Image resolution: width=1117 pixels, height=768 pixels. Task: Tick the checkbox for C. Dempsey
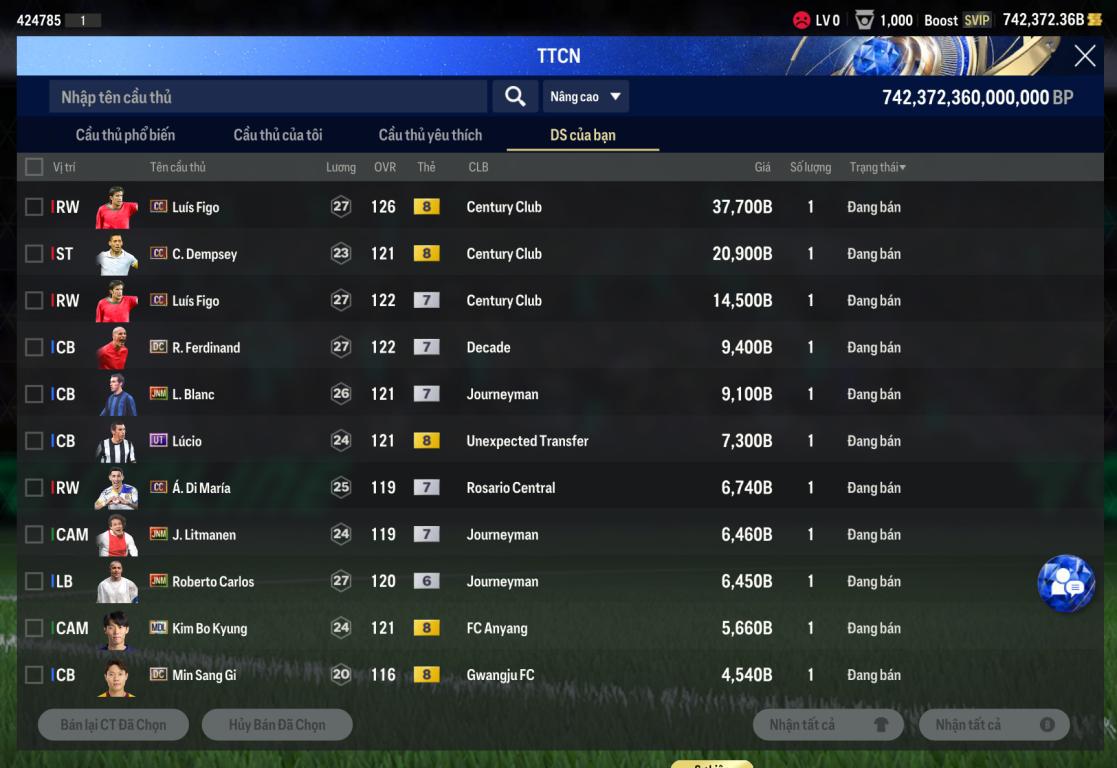click(34, 254)
